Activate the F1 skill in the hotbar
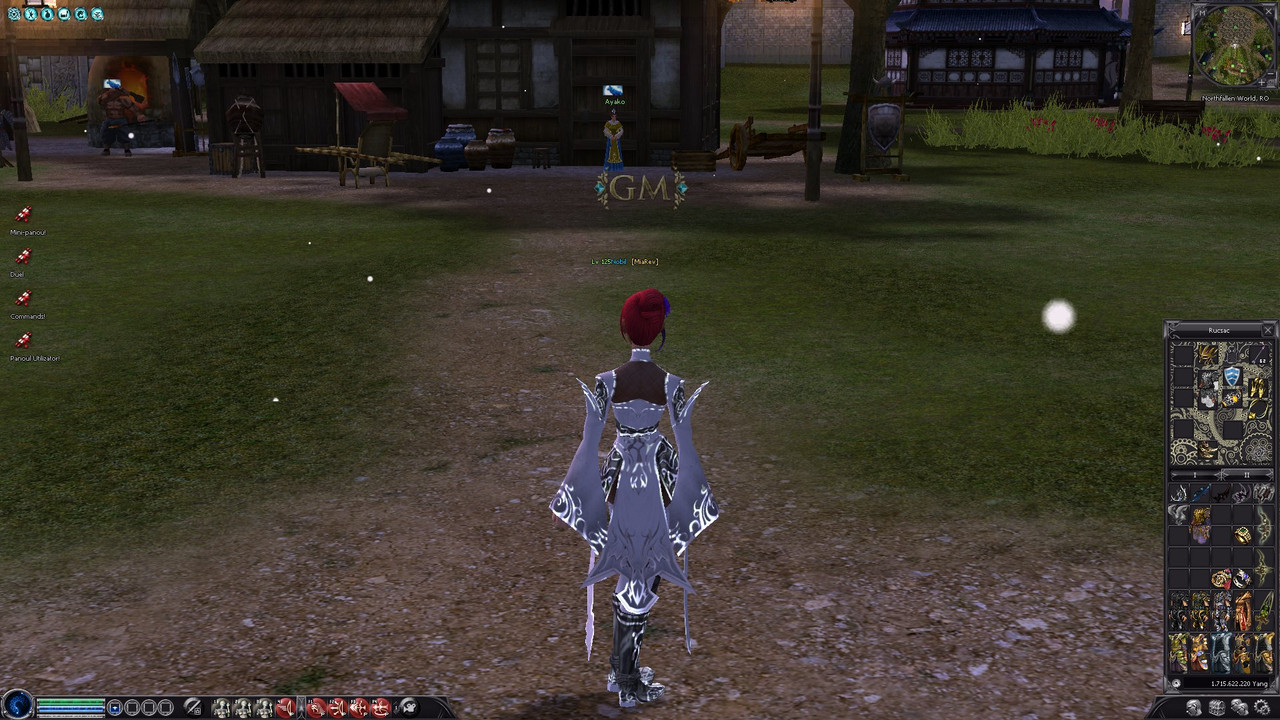The height and width of the screenshot is (720, 1280). coord(316,707)
